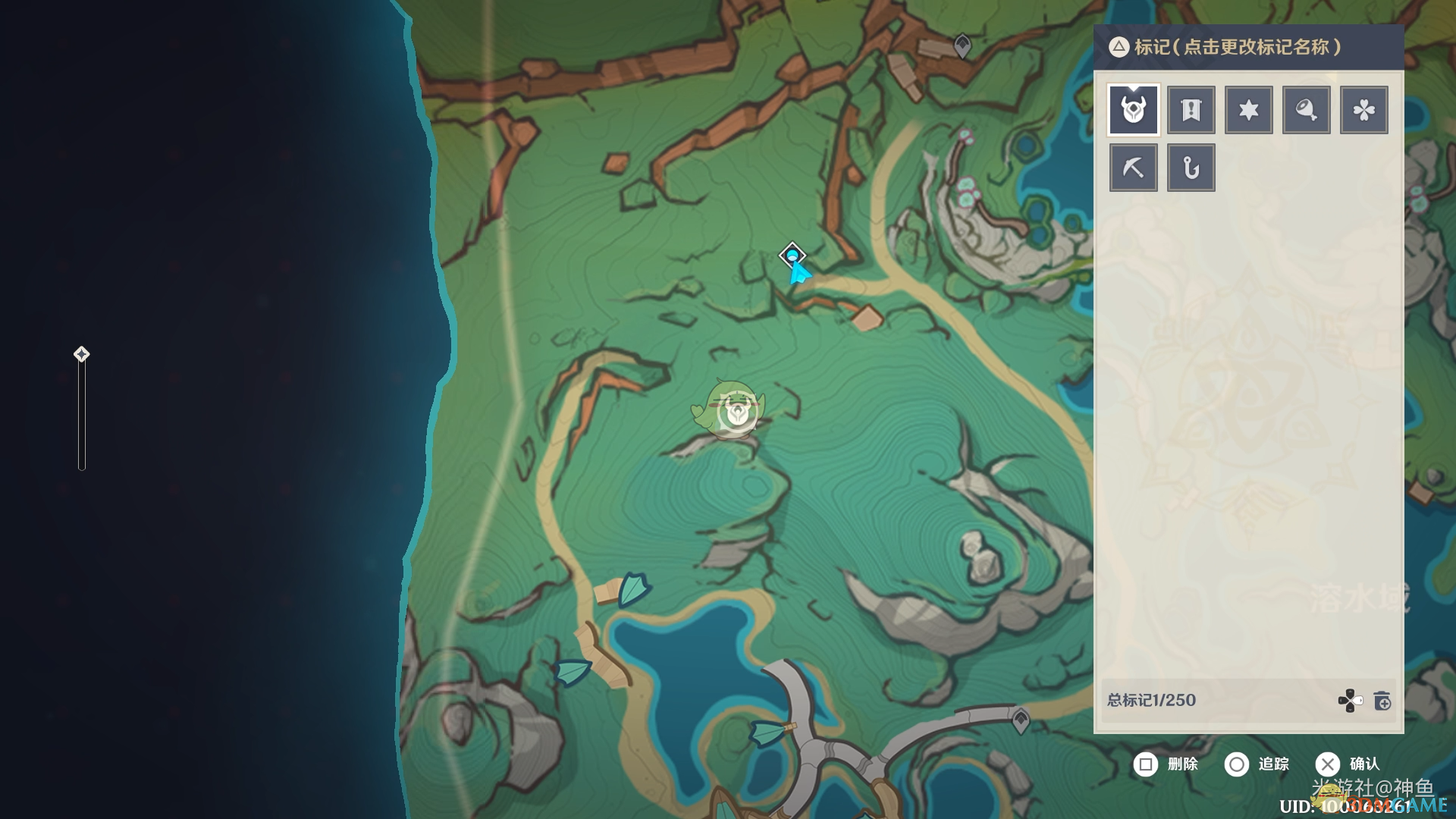Screen dimensions: 1456x819
Task: Select the horned monster mask marker icon
Action: point(1134,110)
